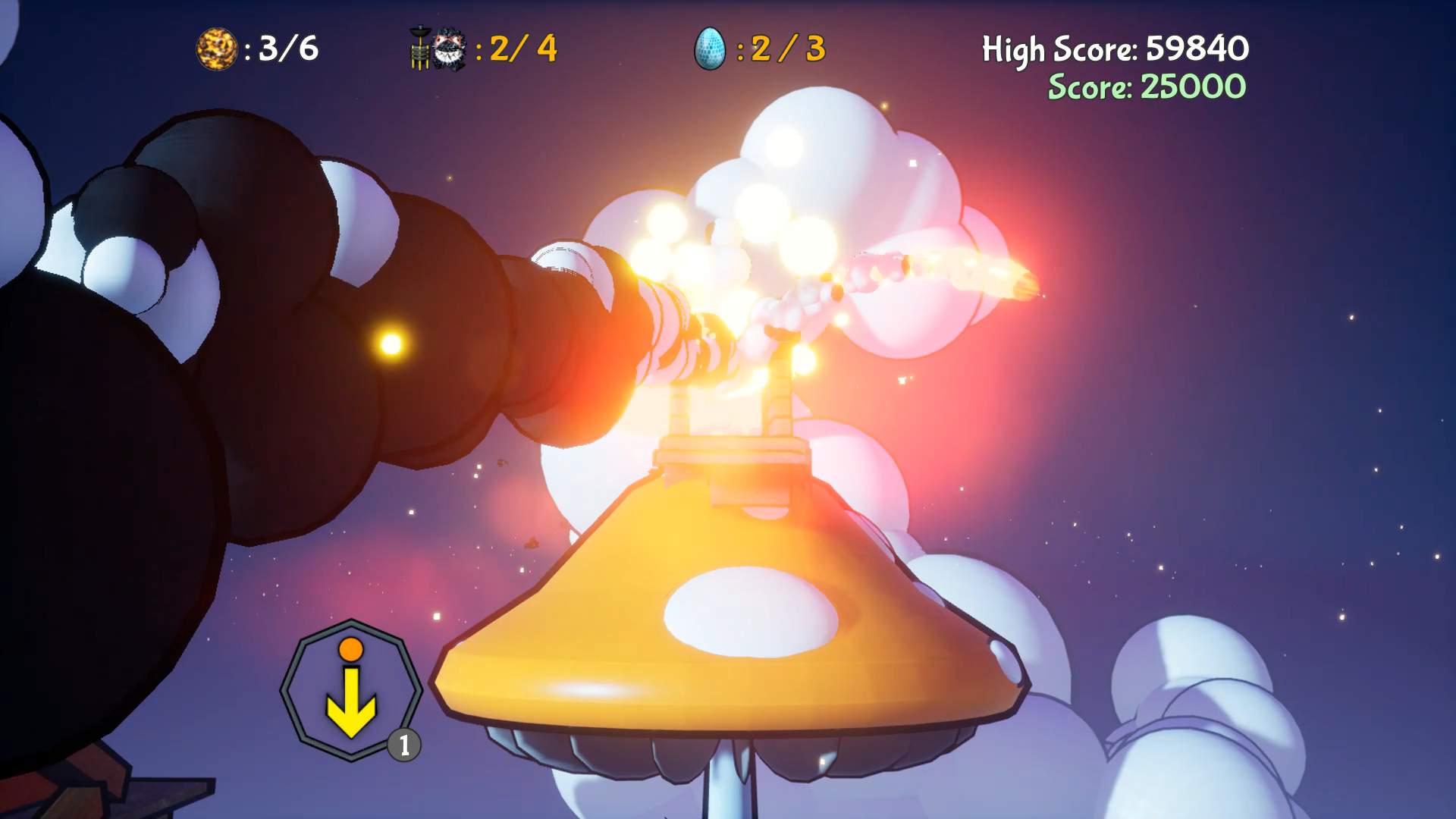The image size is (1456, 819).
Task: Click the satellite turret icon beside the clock
Action: tap(419, 48)
